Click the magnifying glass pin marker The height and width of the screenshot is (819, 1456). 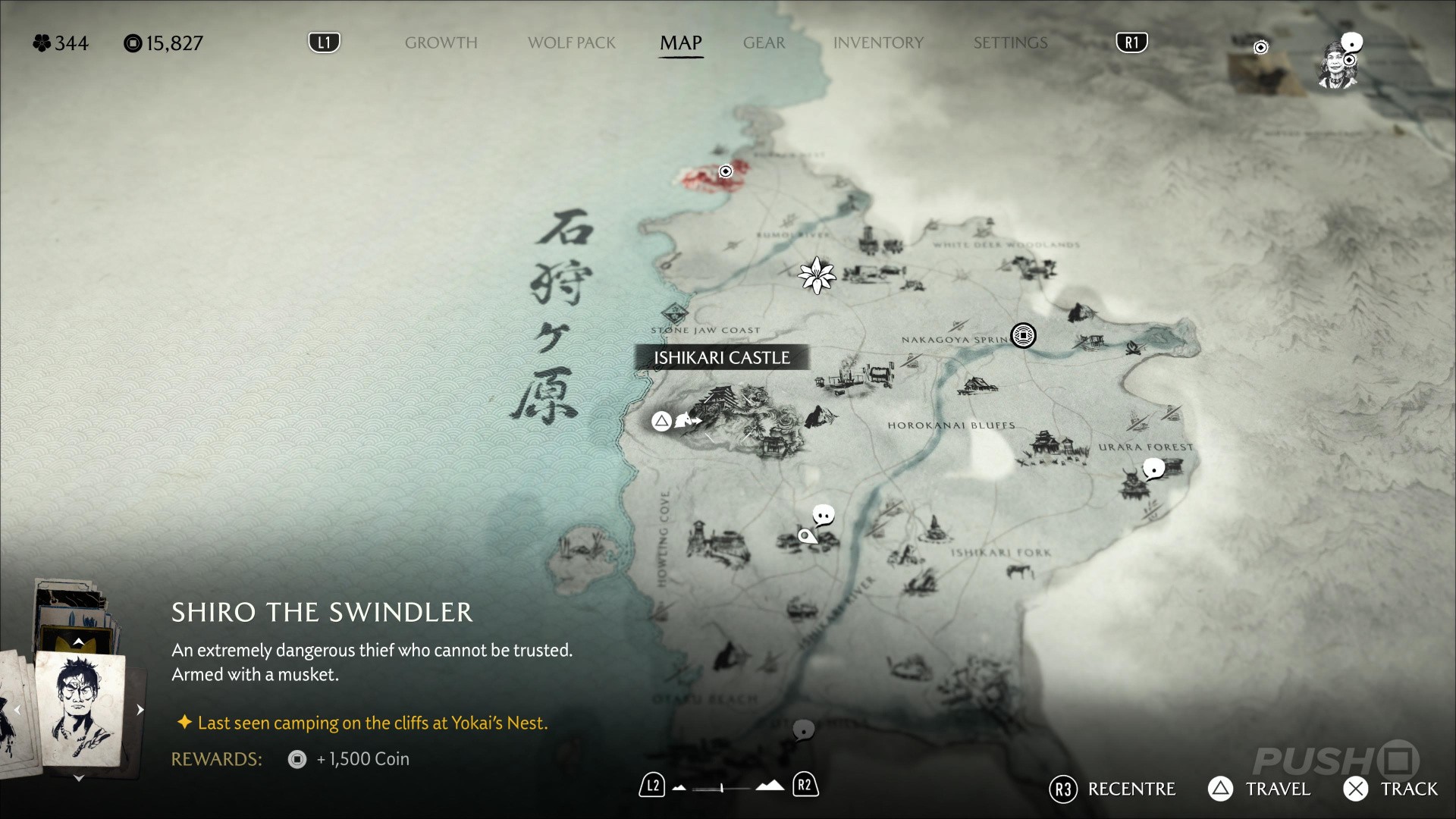806,537
